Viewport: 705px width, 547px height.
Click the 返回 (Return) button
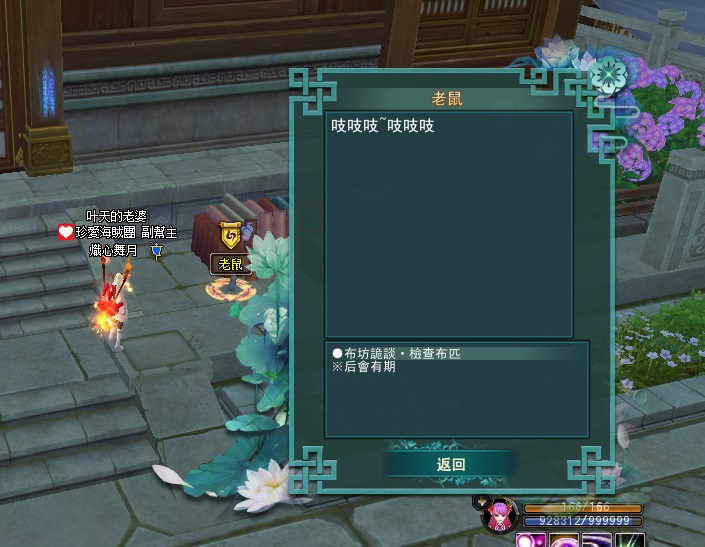(x=451, y=464)
